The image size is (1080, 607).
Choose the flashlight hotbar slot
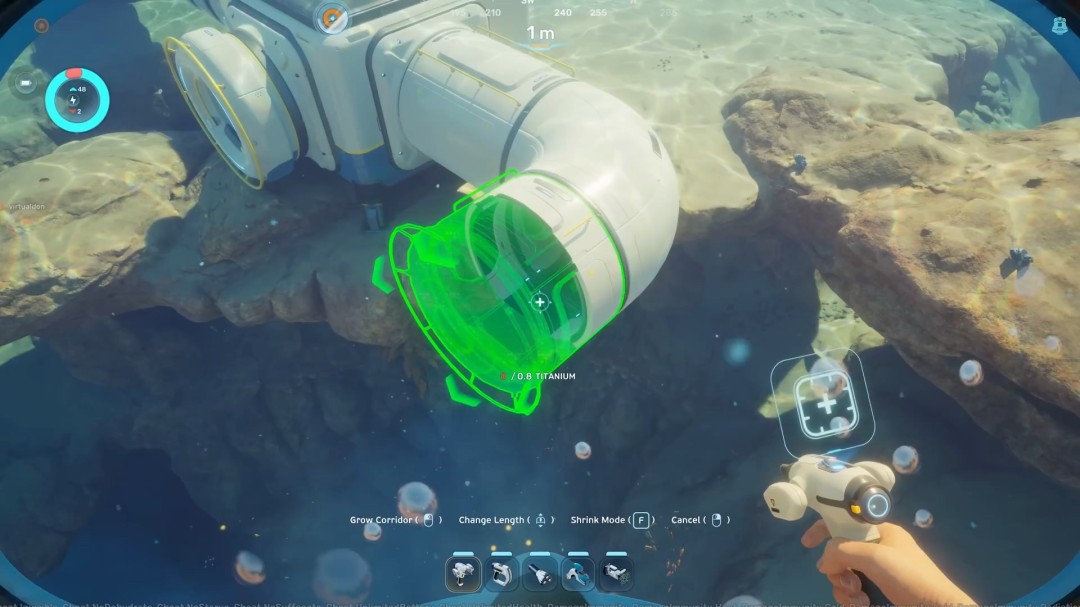[540, 573]
